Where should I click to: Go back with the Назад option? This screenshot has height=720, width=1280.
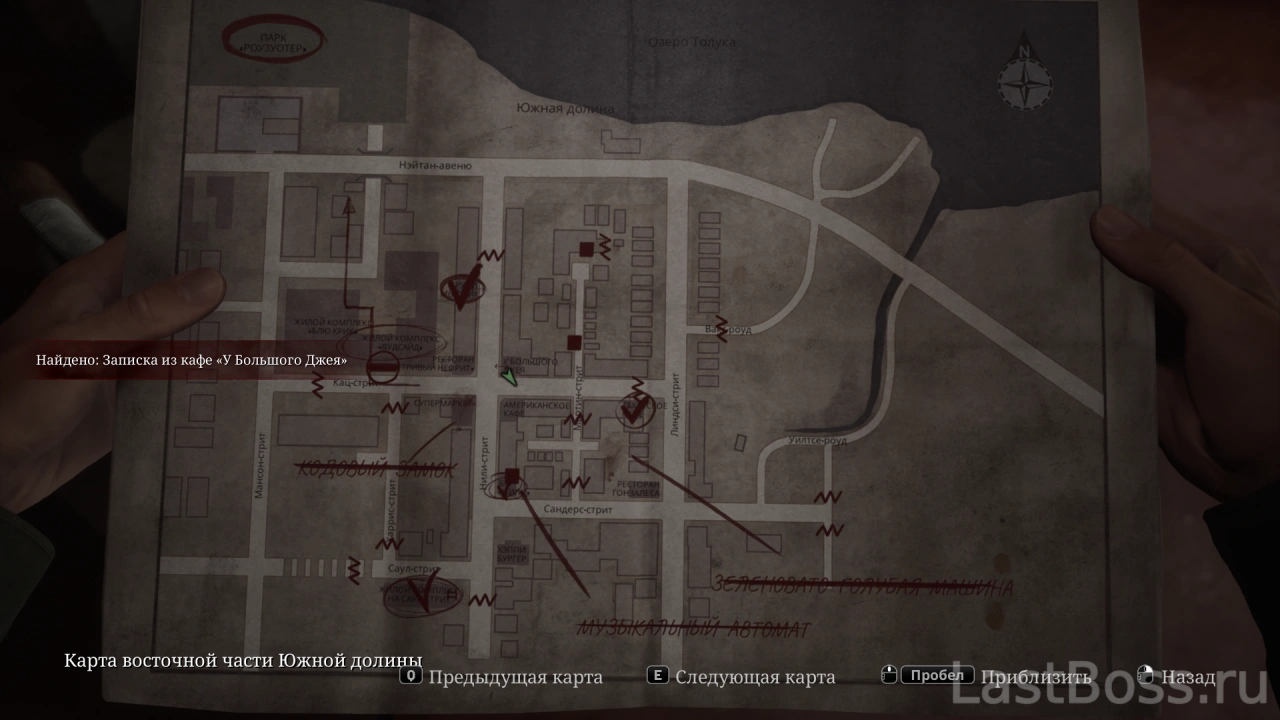click(x=1188, y=677)
